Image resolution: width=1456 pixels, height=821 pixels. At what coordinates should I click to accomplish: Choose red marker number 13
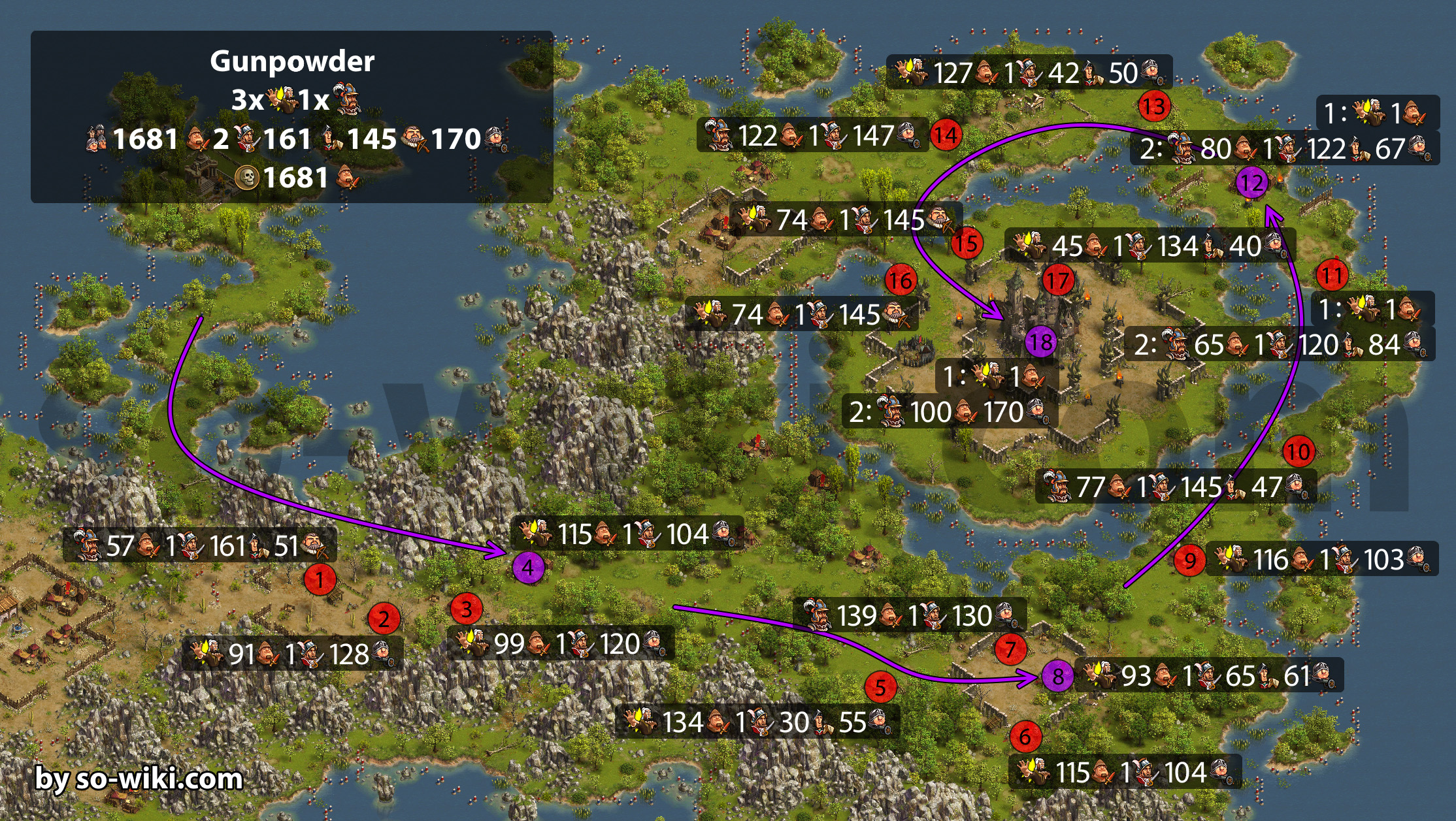click(x=1154, y=106)
